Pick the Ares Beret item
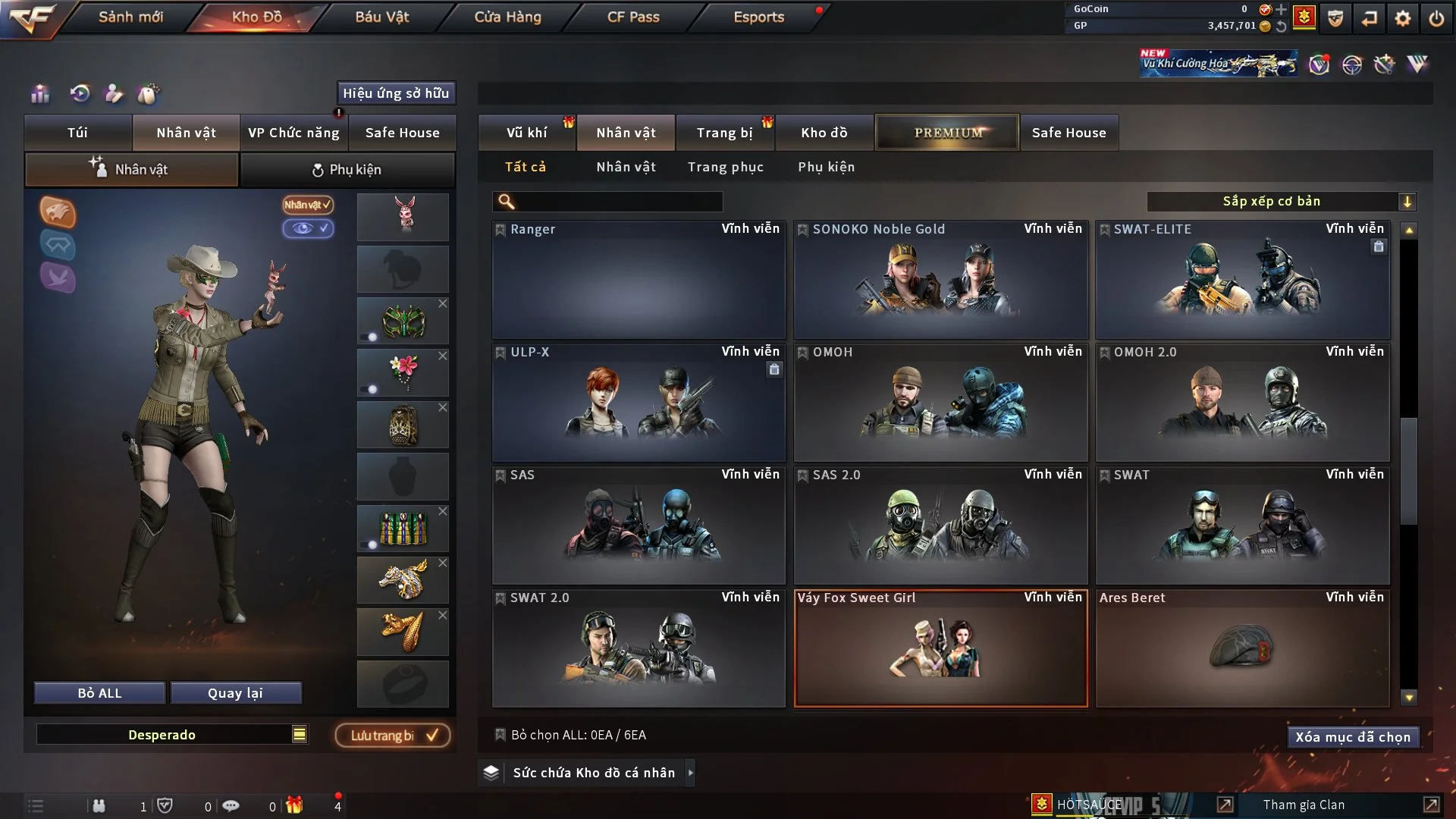Viewport: 1456px width, 819px height. tap(1242, 648)
